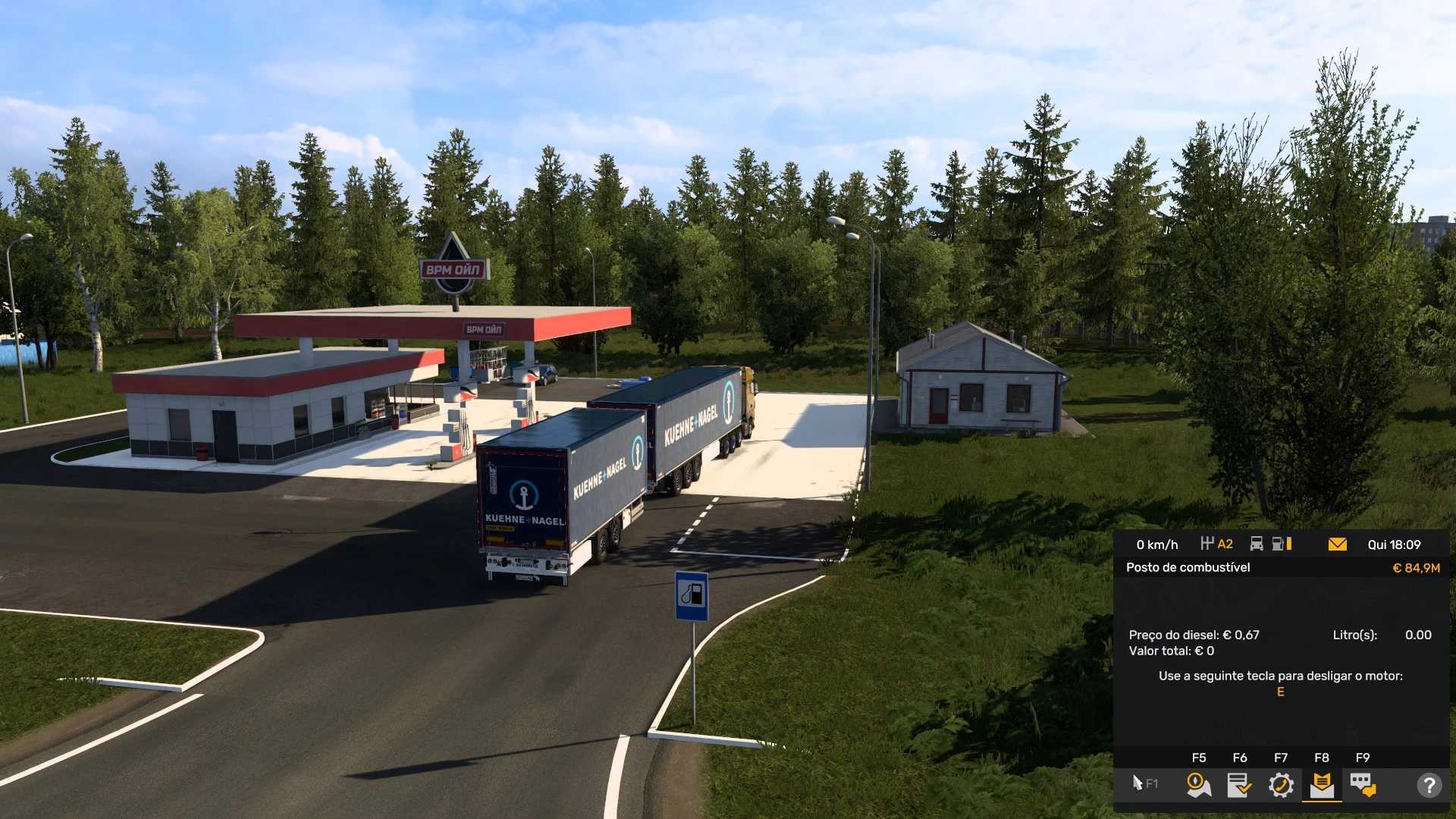This screenshot has width=1456, height=819.
Task: Open the phone and gear assistance tab
Action: tap(1281, 785)
